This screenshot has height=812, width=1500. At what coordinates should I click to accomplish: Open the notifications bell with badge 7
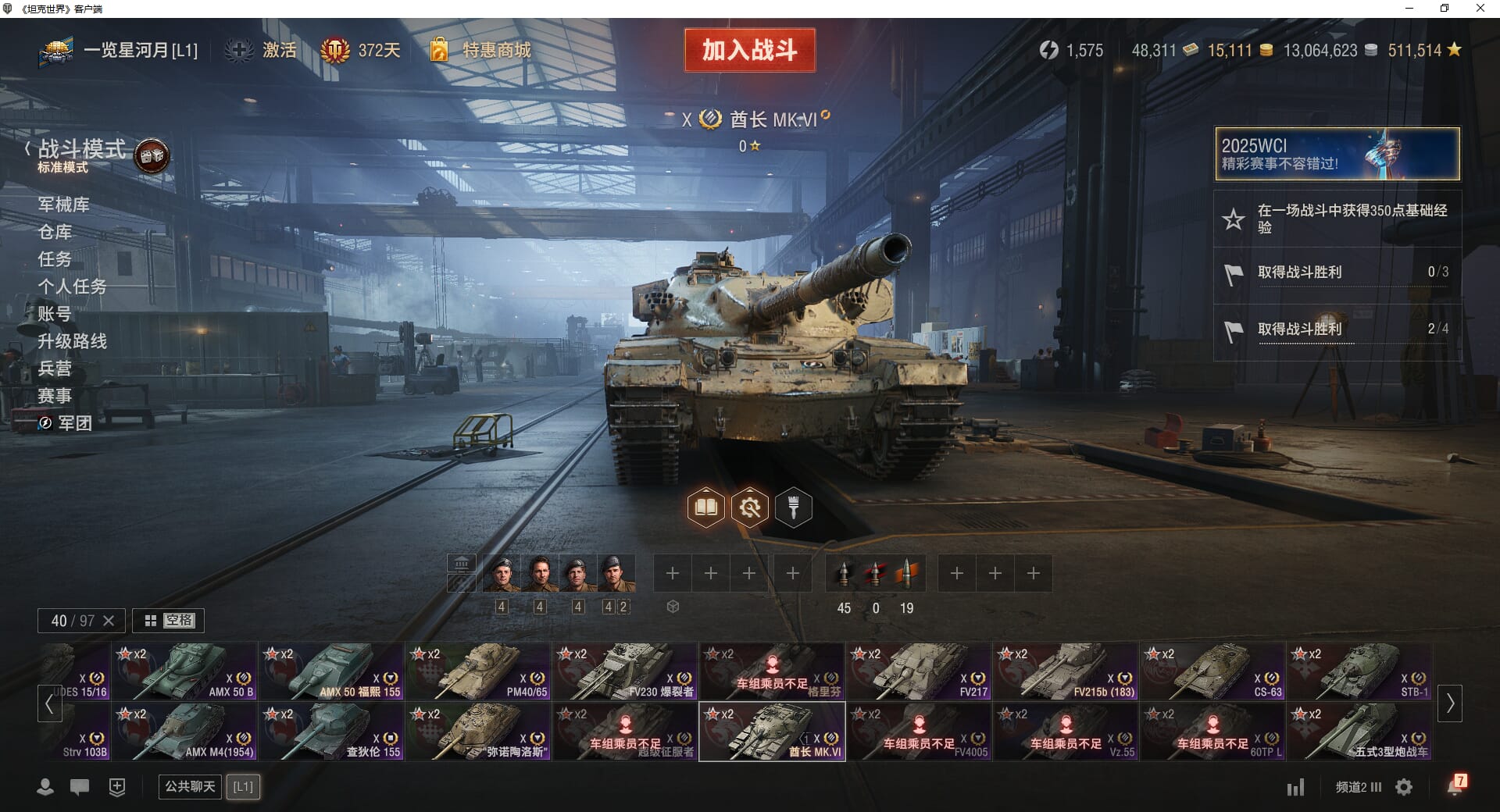(x=1455, y=786)
